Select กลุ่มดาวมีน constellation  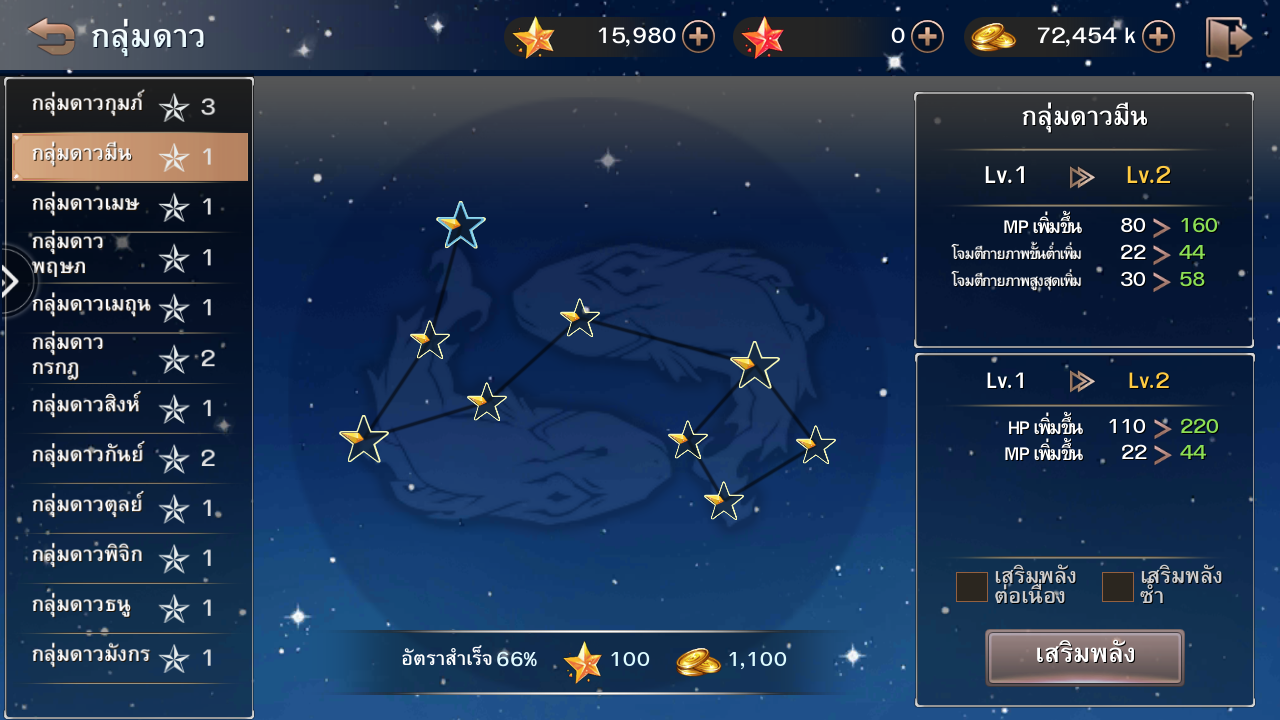pos(129,157)
